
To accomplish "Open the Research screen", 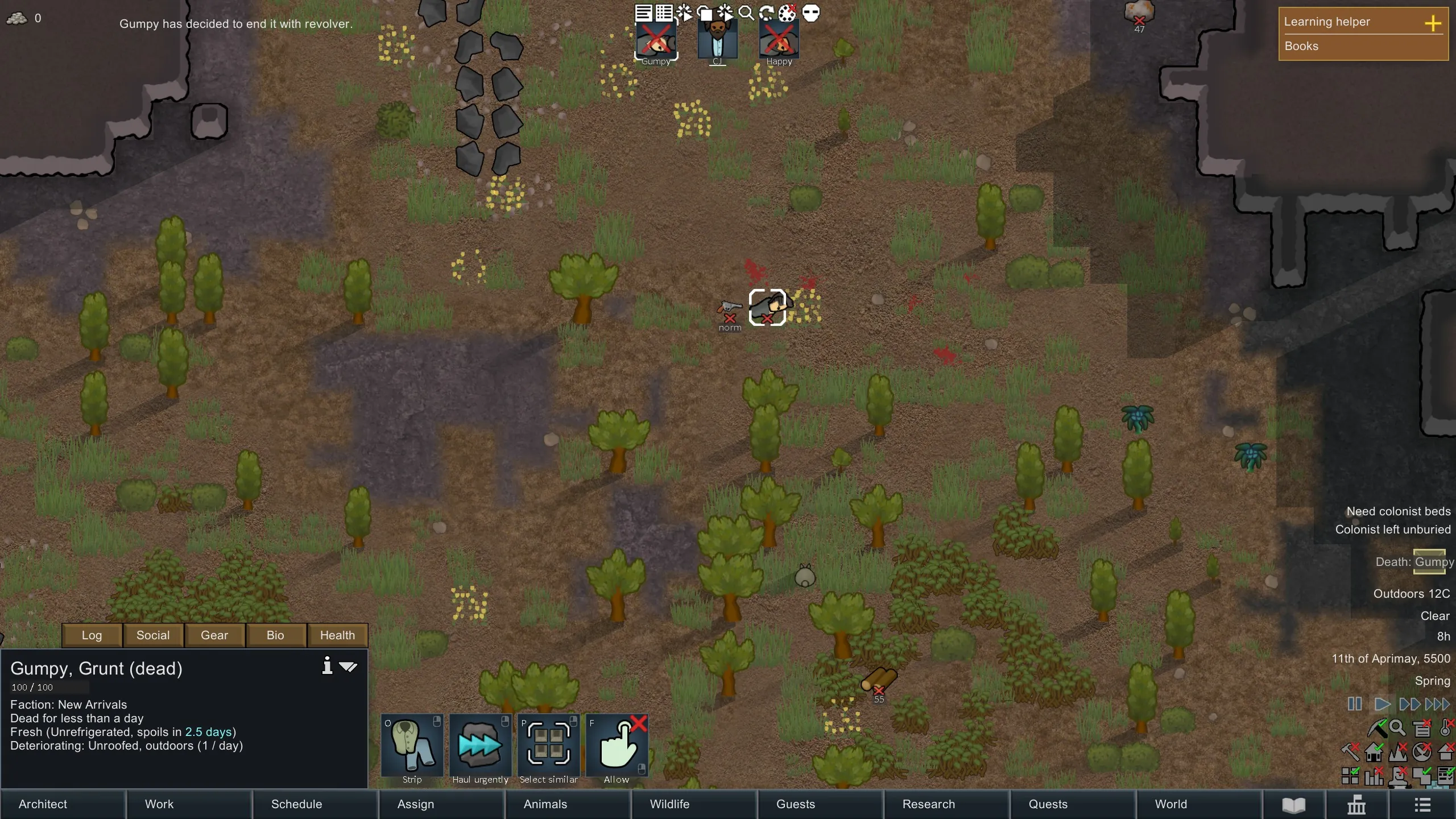I will click(x=946, y=804).
